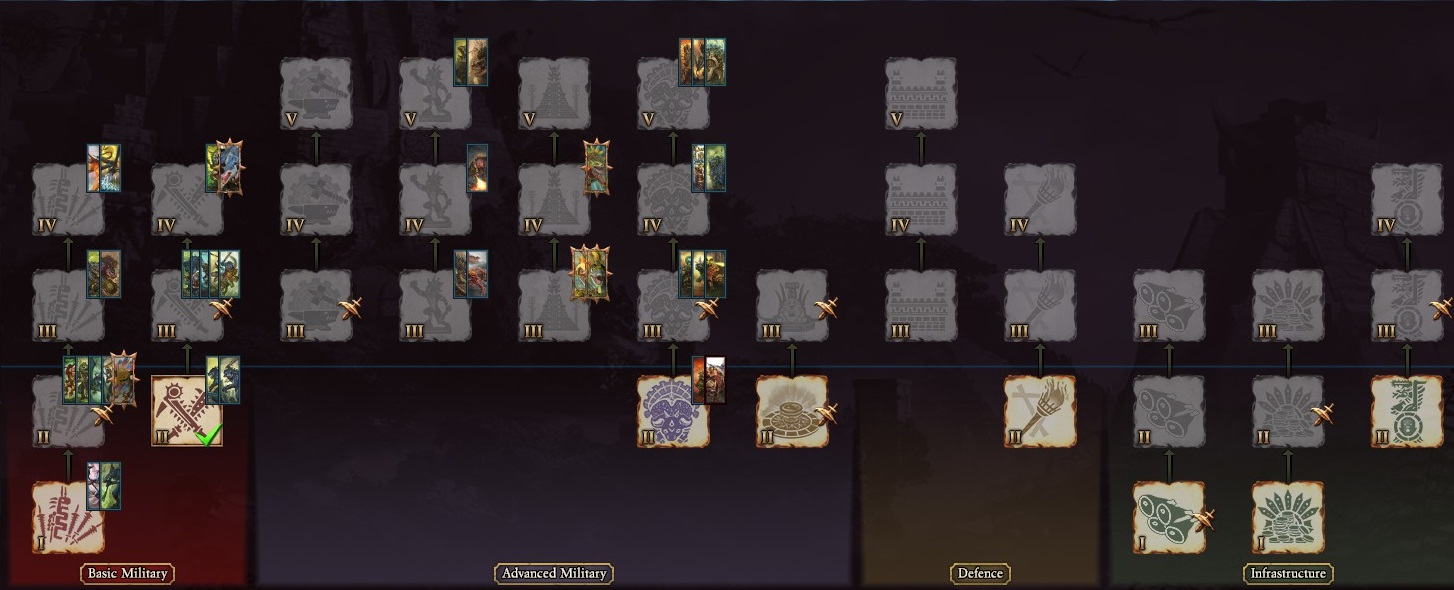This screenshot has width=1454, height=590.
Task: Click the tier III feathered headdress building
Action: point(1288,305)
